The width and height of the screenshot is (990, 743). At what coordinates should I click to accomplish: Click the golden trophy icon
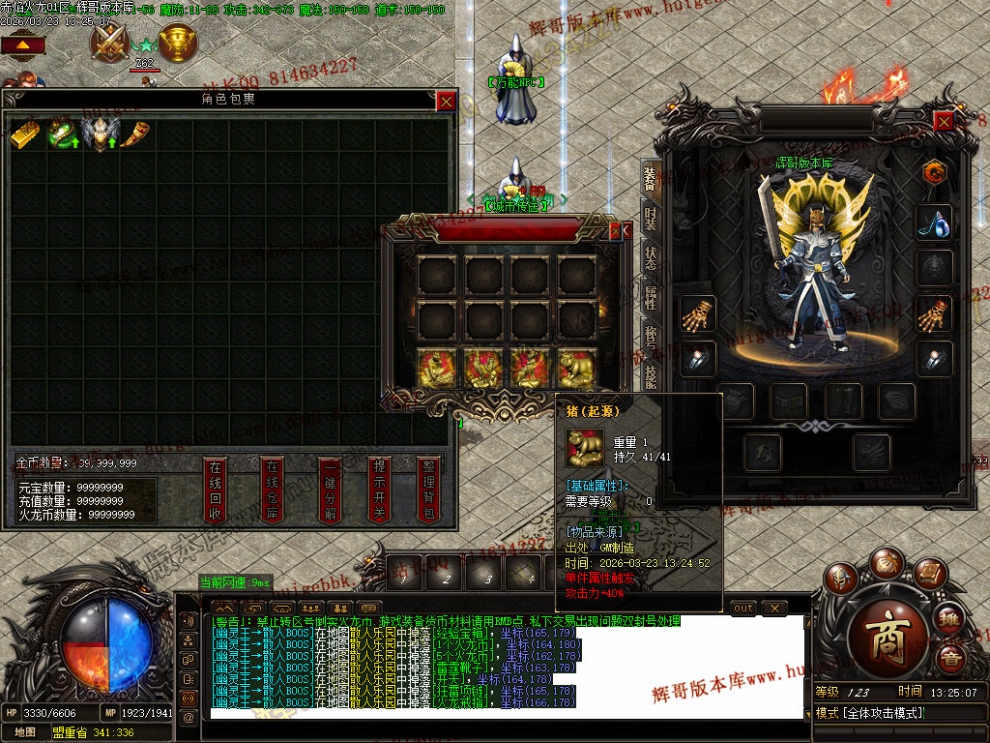pyautogui.click(x=177, y=42)
